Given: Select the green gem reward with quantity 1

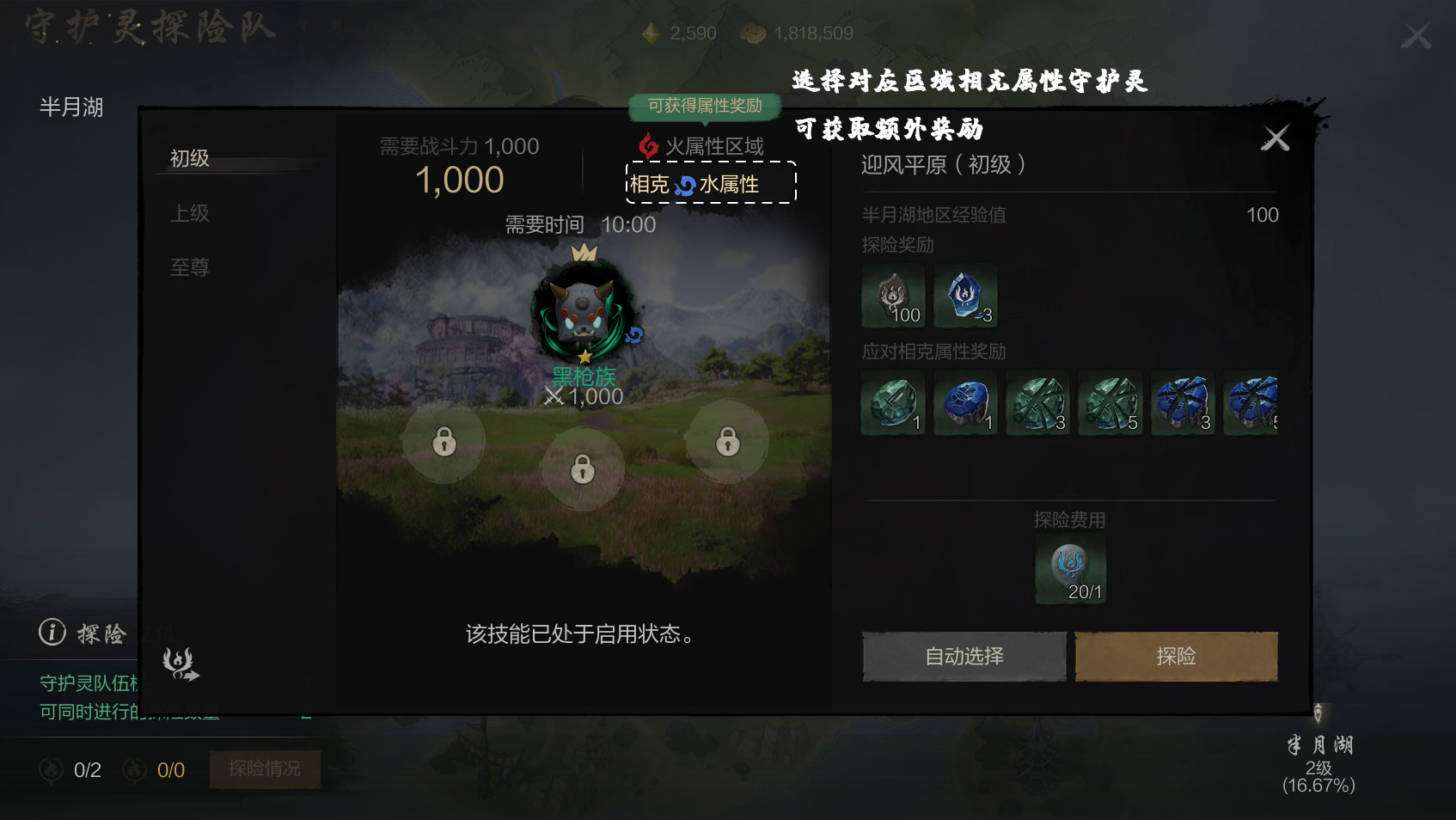Looking at the screenshot, I should [892, 403].
